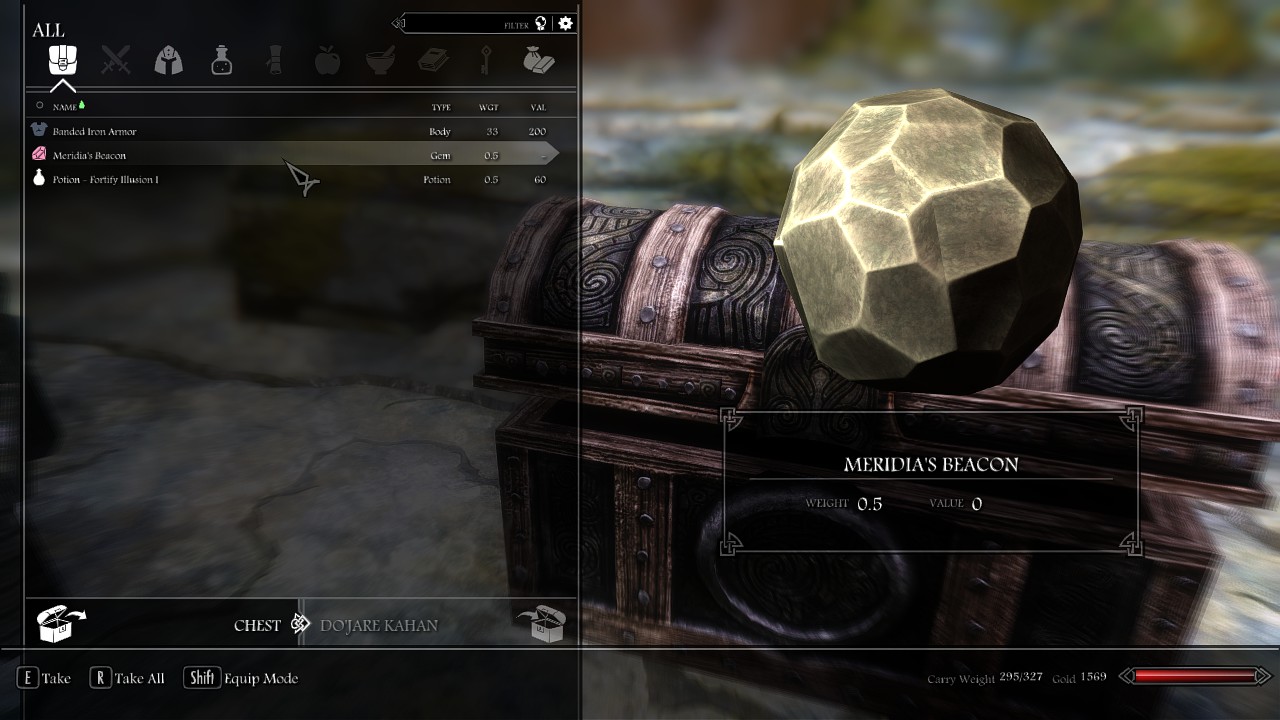Switch to the keys category

[486, 60]
